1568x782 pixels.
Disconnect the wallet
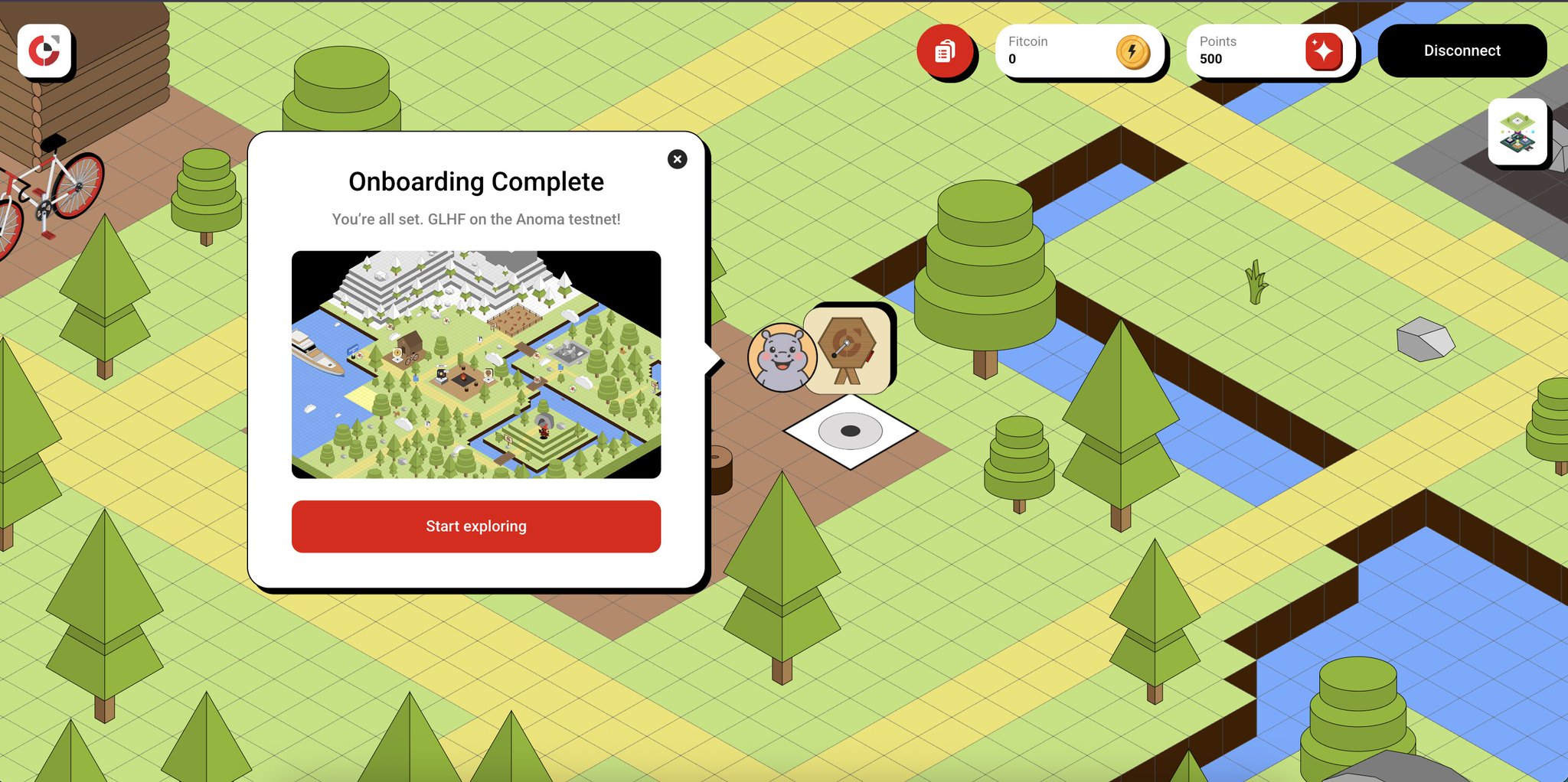click(x=1462, y=51)
